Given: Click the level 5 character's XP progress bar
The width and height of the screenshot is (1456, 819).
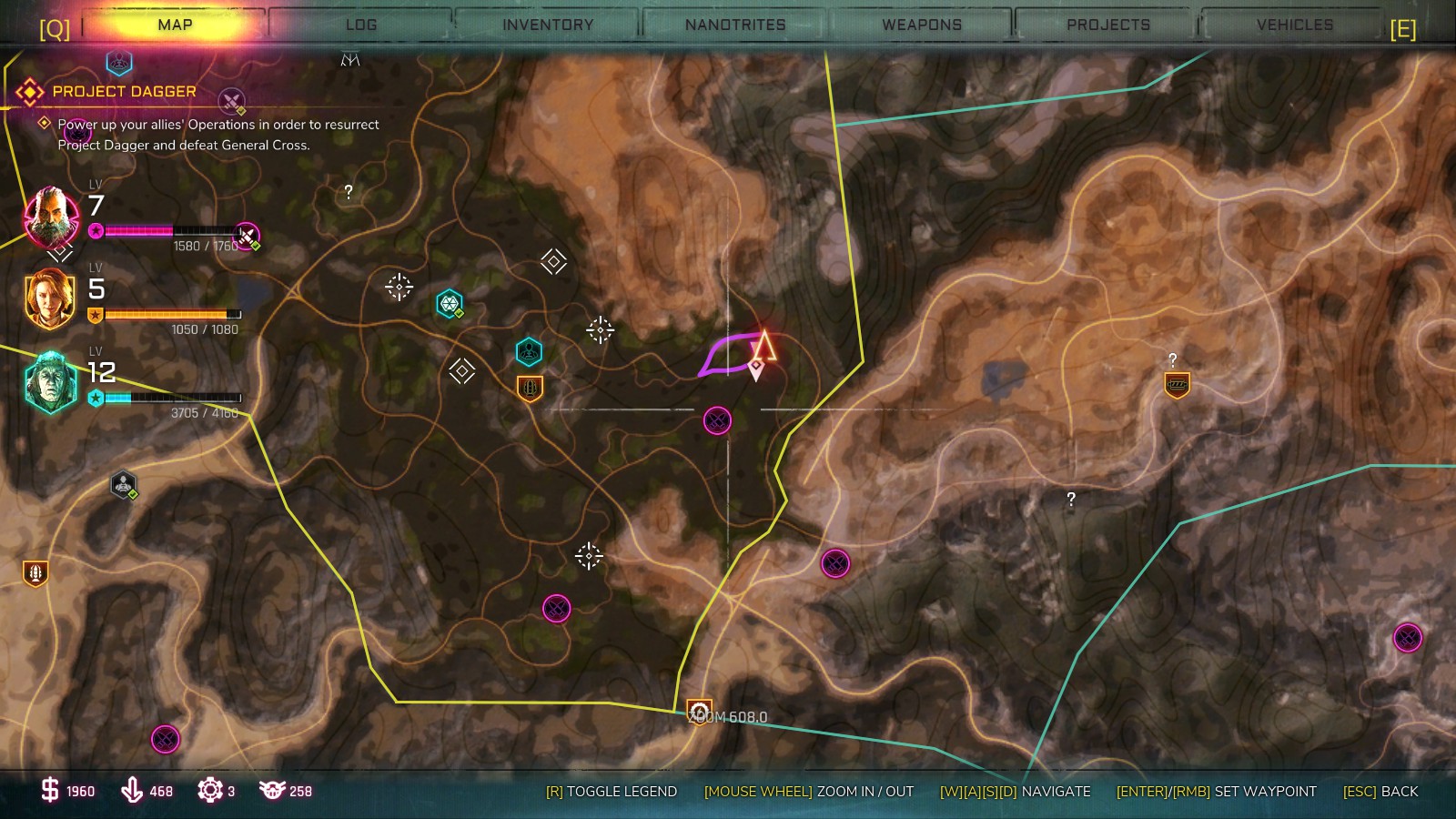Looking at the screenshot, I should (x=173, y=313).
